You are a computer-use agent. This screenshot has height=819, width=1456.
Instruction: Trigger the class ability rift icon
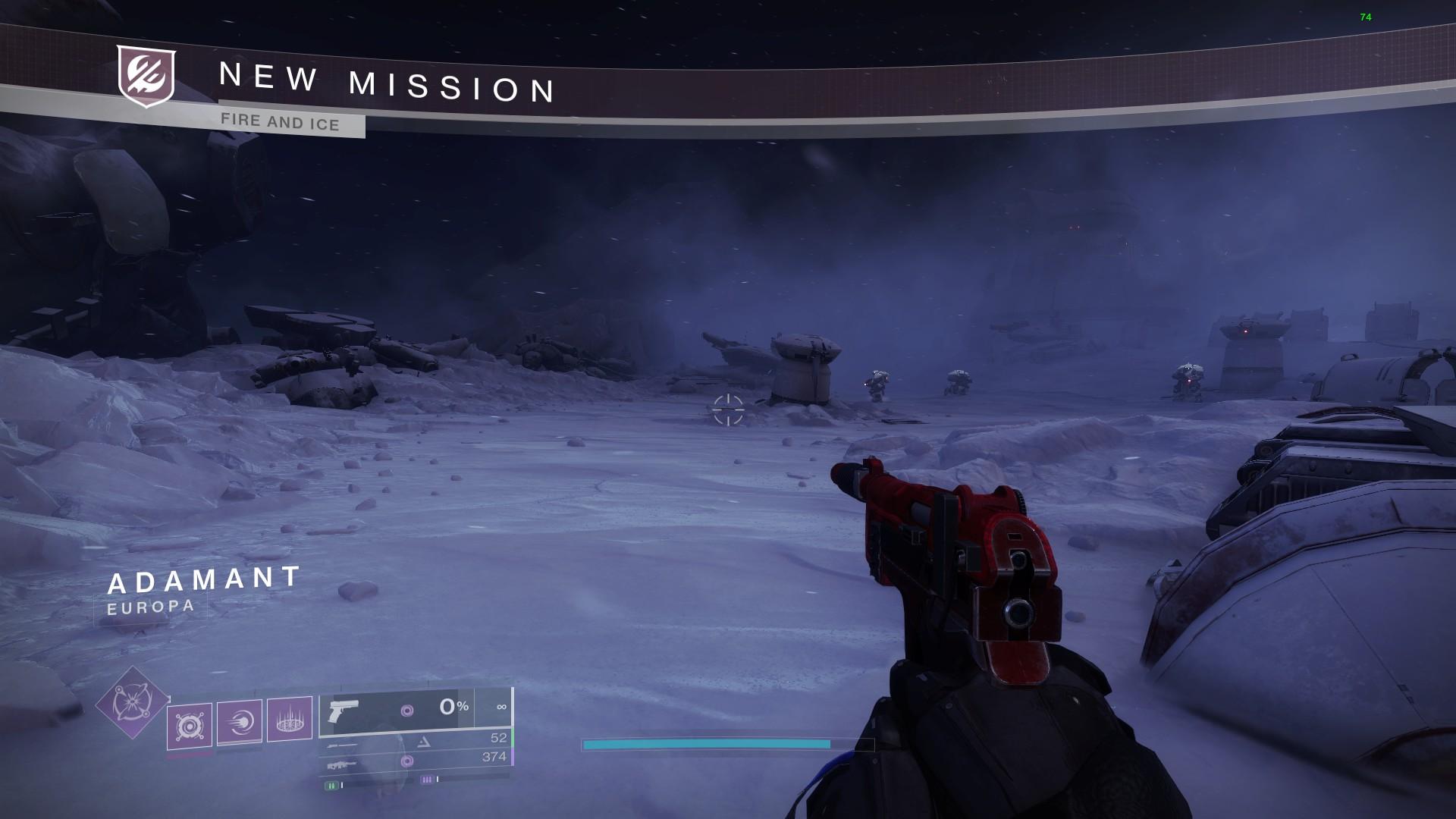289,717
